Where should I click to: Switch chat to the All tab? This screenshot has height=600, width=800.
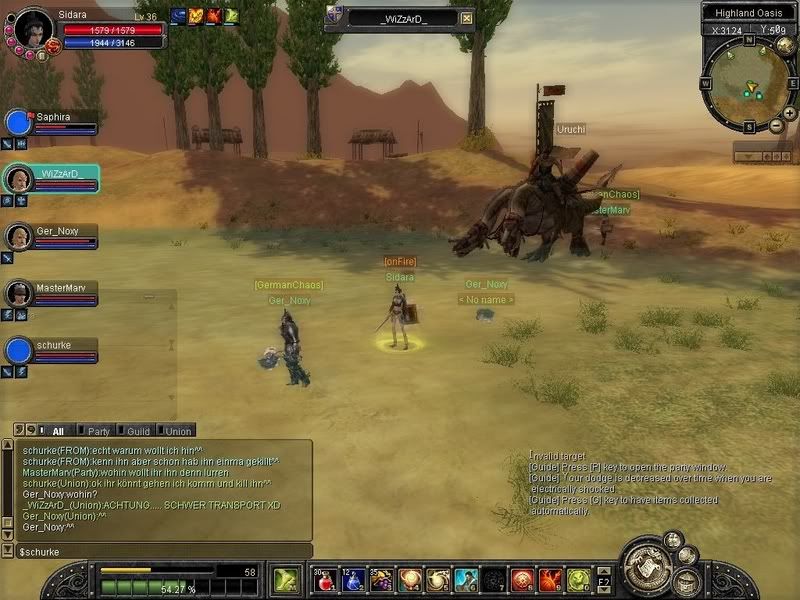57,431
